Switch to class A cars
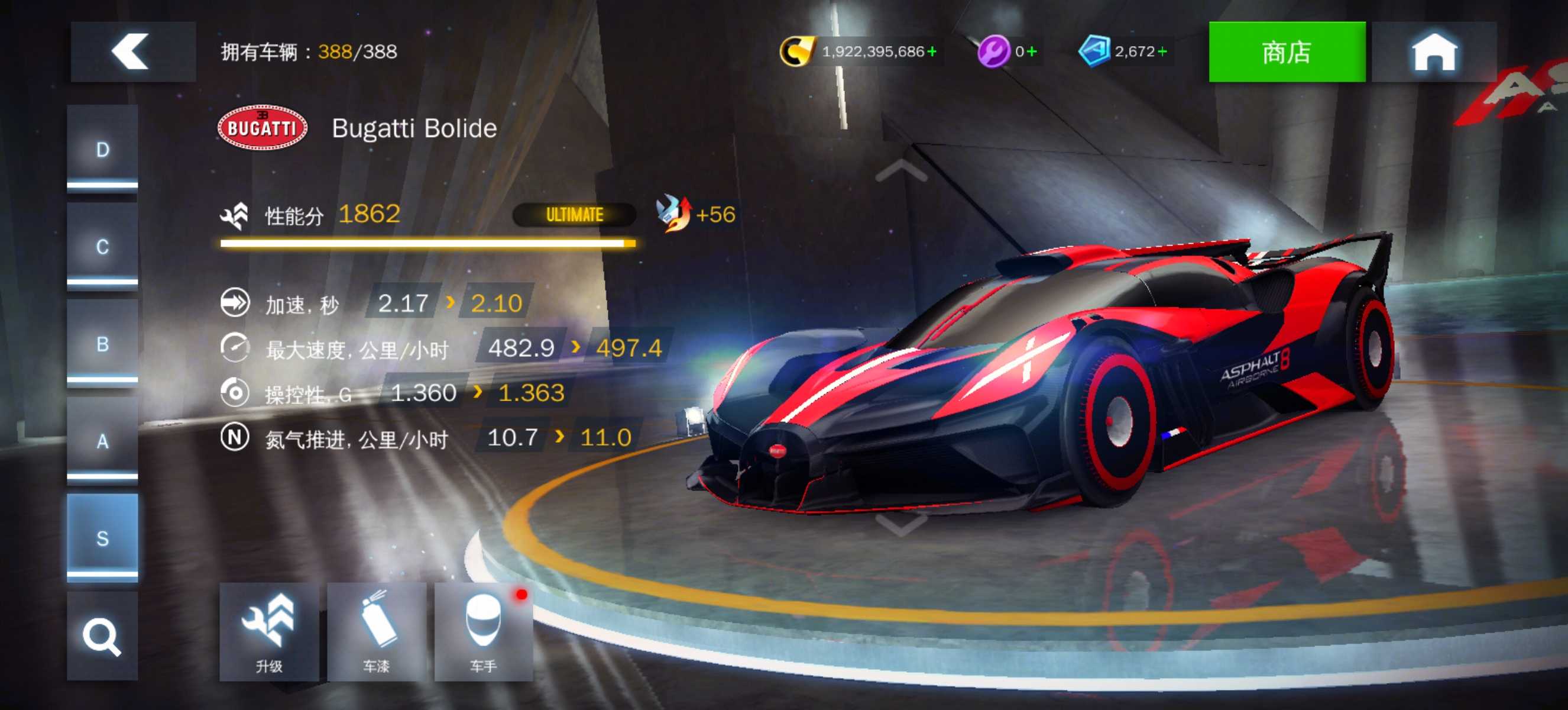This screenshot has width=1568, height=710. [102, 441]
